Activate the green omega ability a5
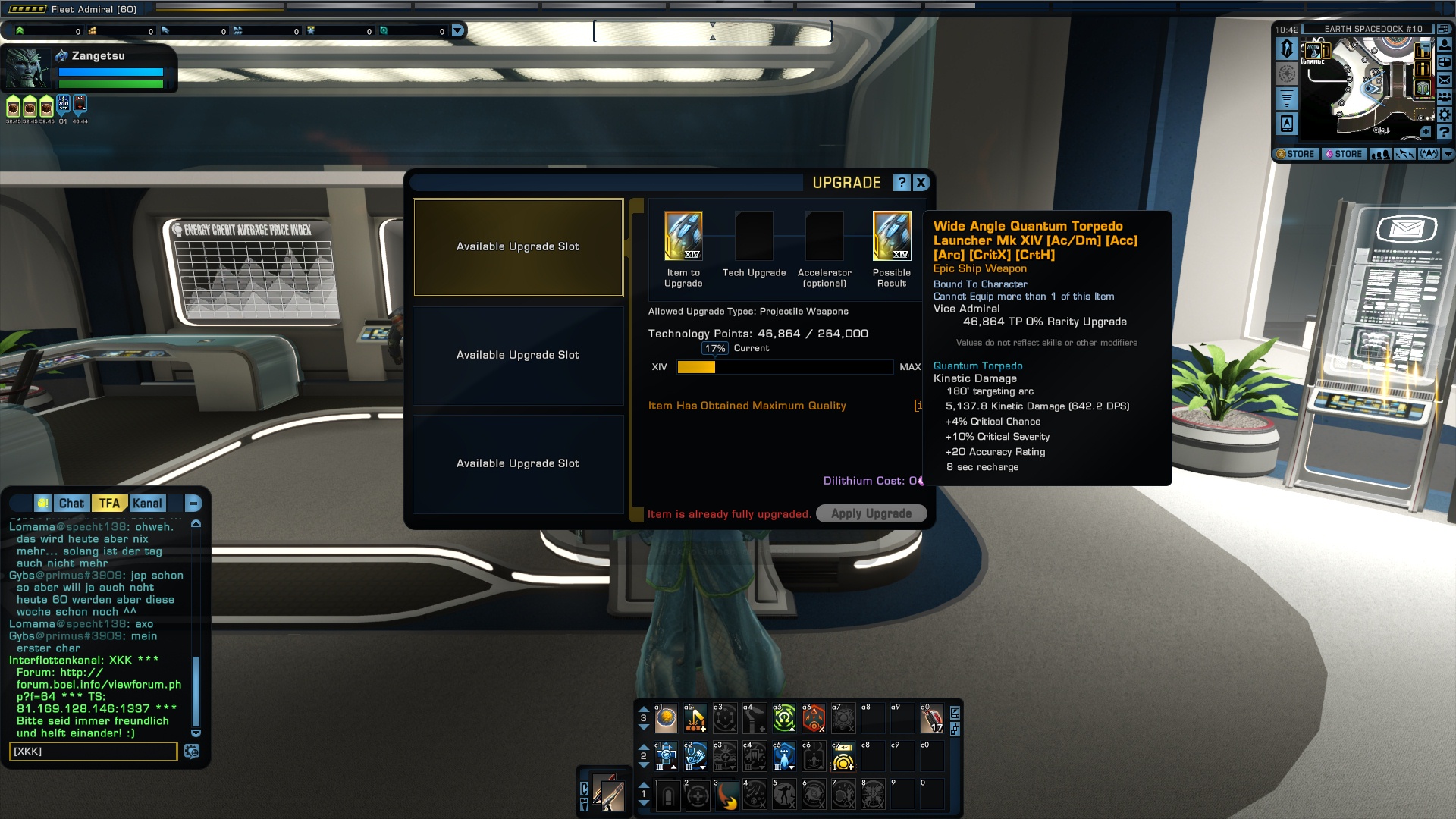 (784, 718)
